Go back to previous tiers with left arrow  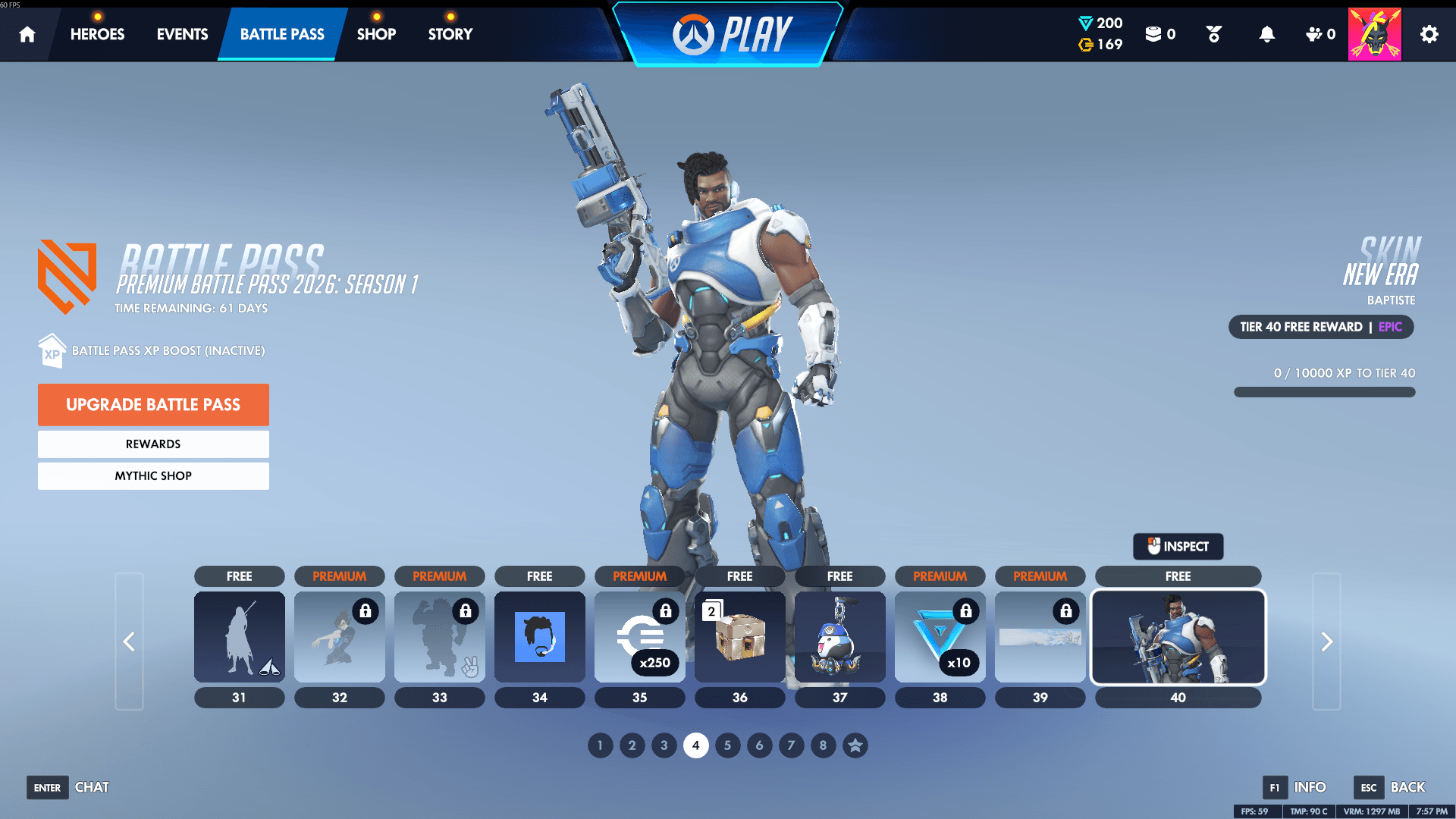(129, 641)
